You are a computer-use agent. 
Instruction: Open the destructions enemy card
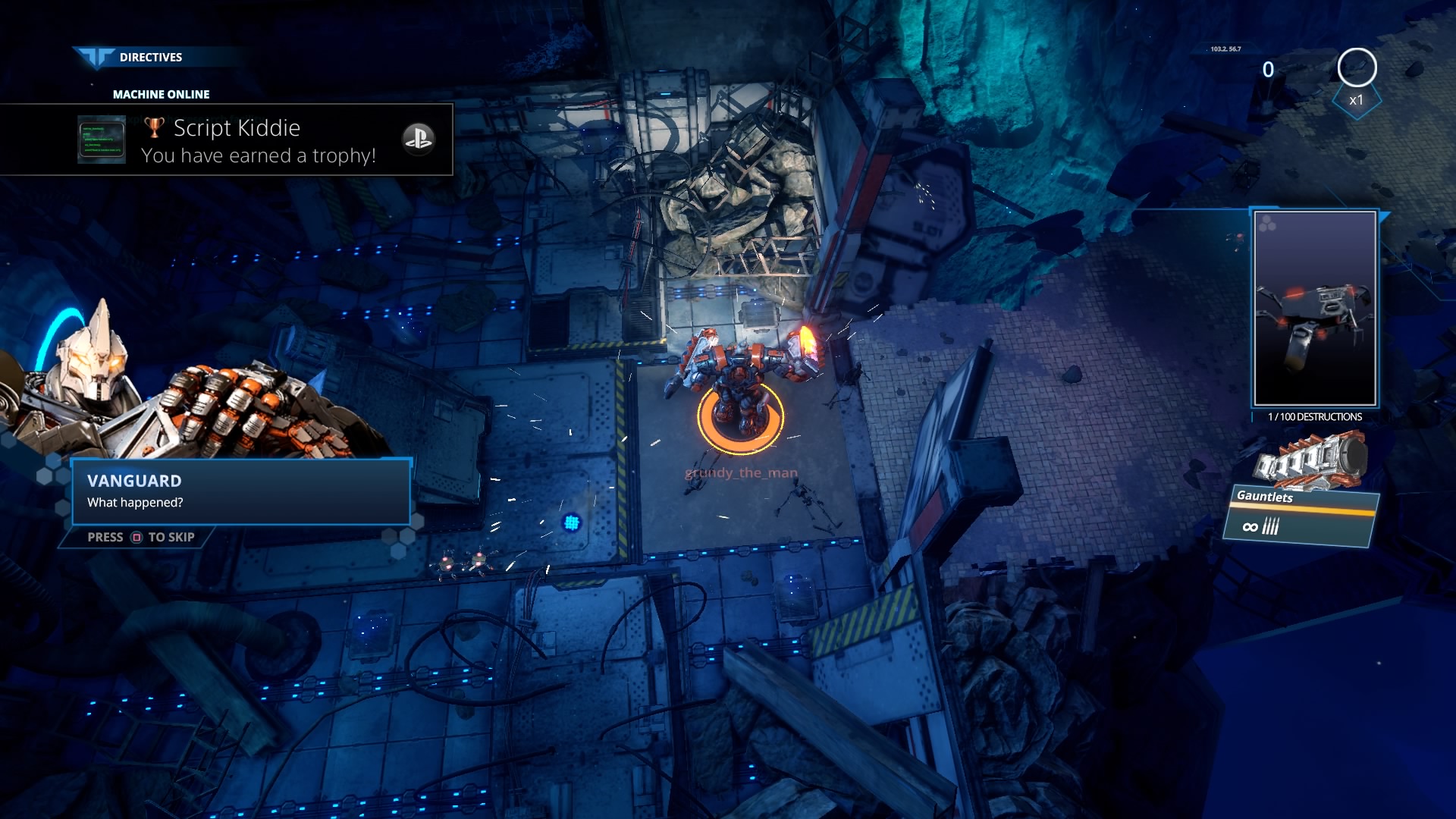[x=1315, y=309]
